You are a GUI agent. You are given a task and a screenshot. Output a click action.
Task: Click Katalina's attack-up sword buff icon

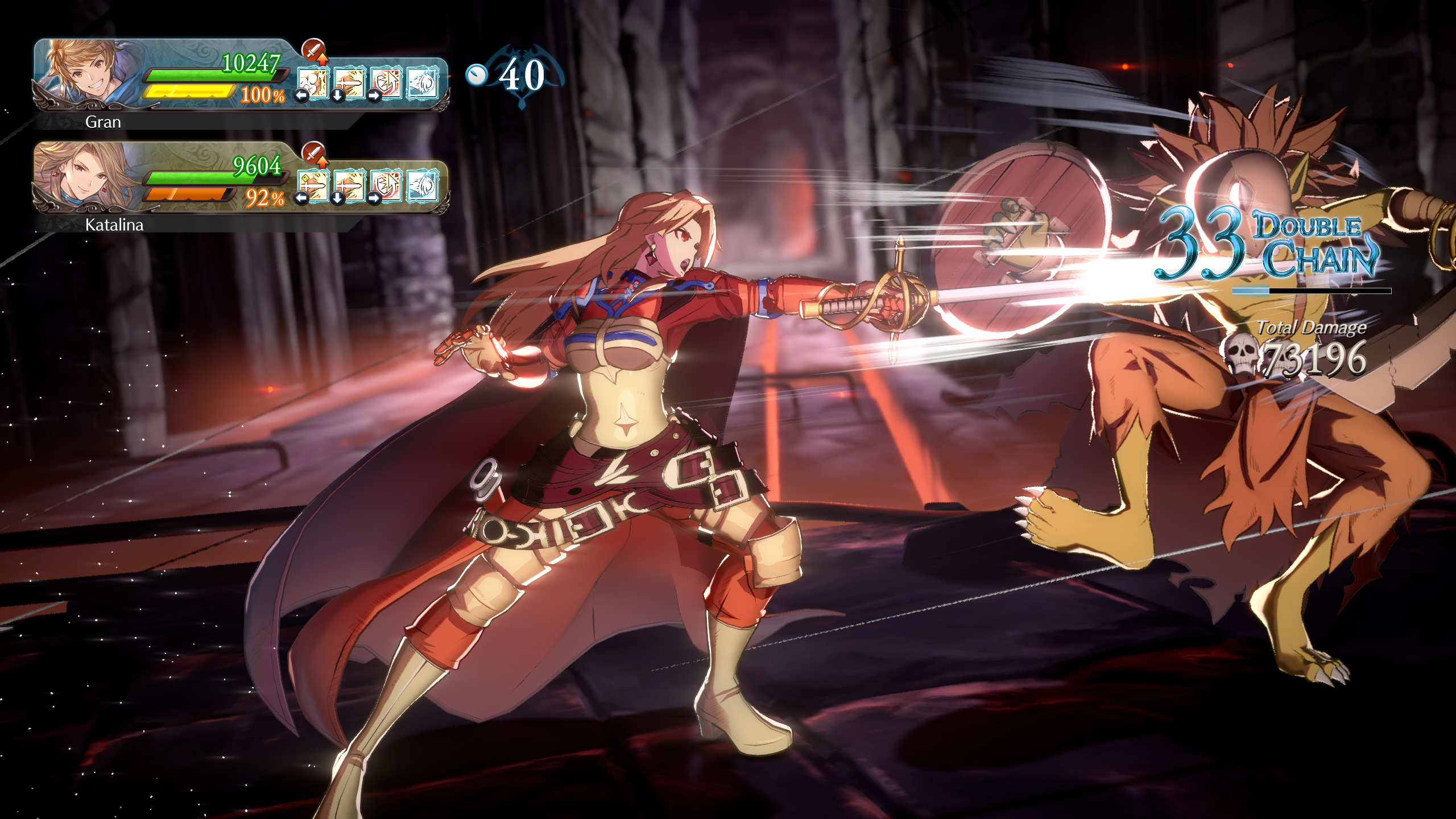pos(313,153)
